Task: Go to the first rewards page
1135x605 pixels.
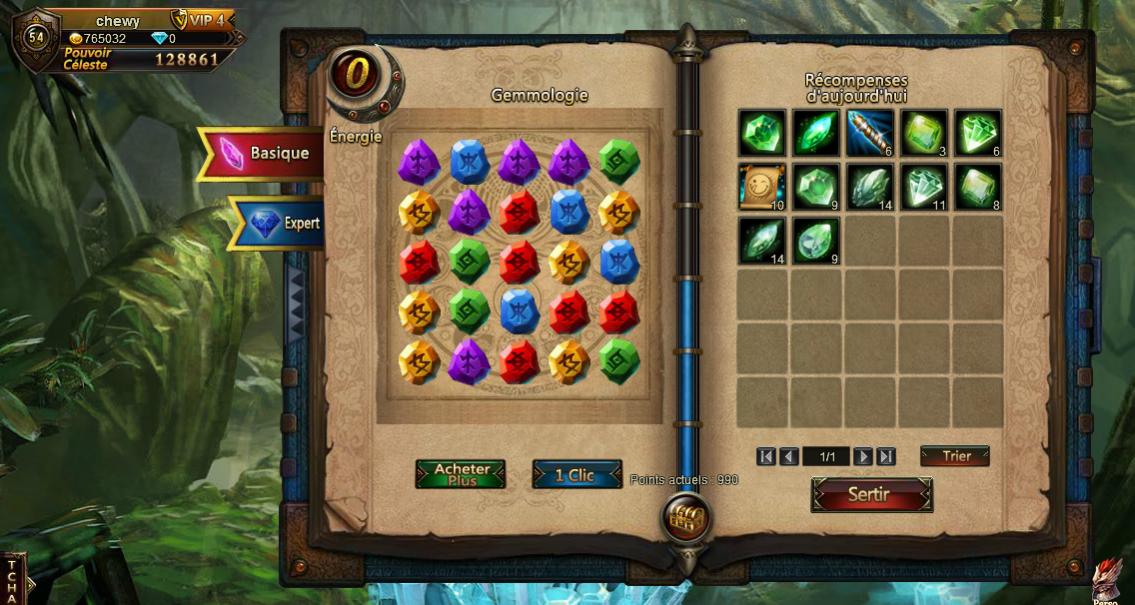Action: (766, 457)
